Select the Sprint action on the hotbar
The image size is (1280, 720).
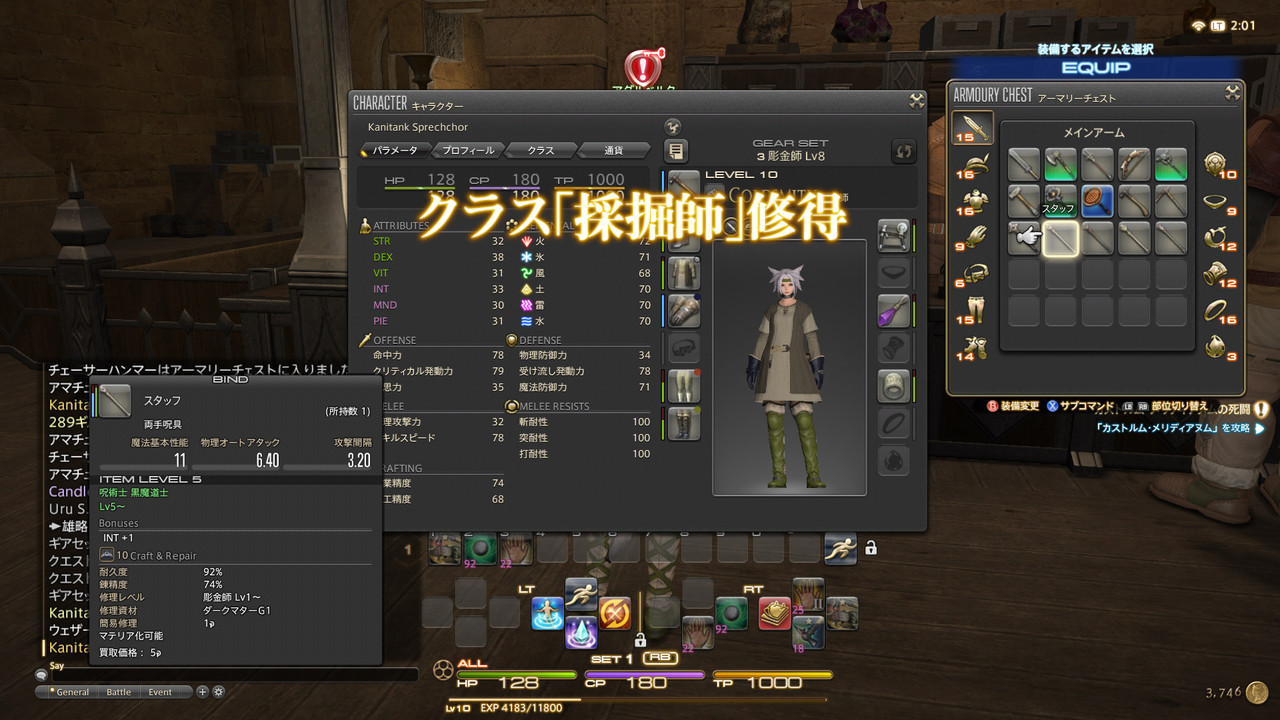point(840,548)
